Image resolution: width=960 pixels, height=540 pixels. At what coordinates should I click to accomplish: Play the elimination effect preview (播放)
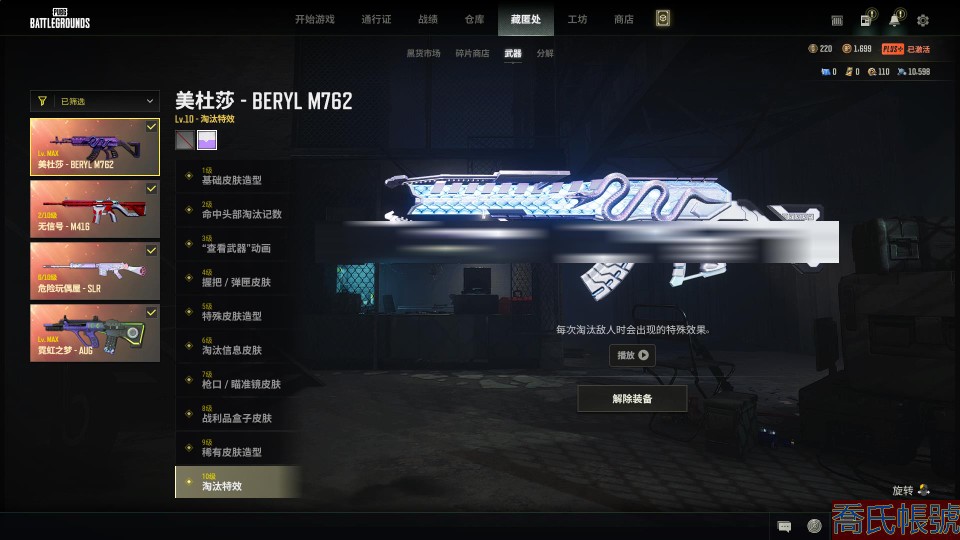coord(632,355)
